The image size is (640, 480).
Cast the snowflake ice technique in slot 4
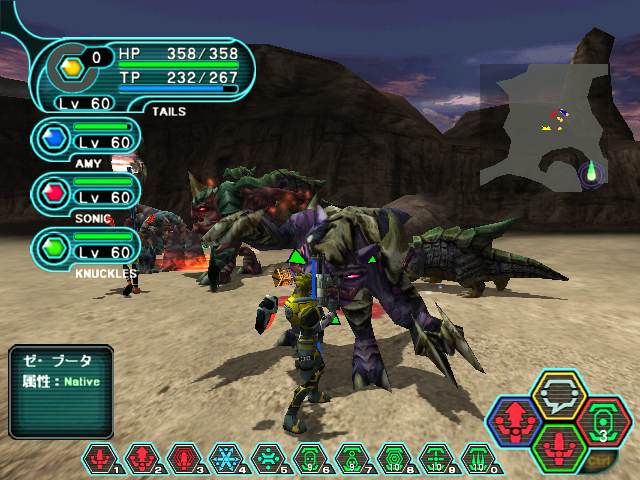(227, 459)
